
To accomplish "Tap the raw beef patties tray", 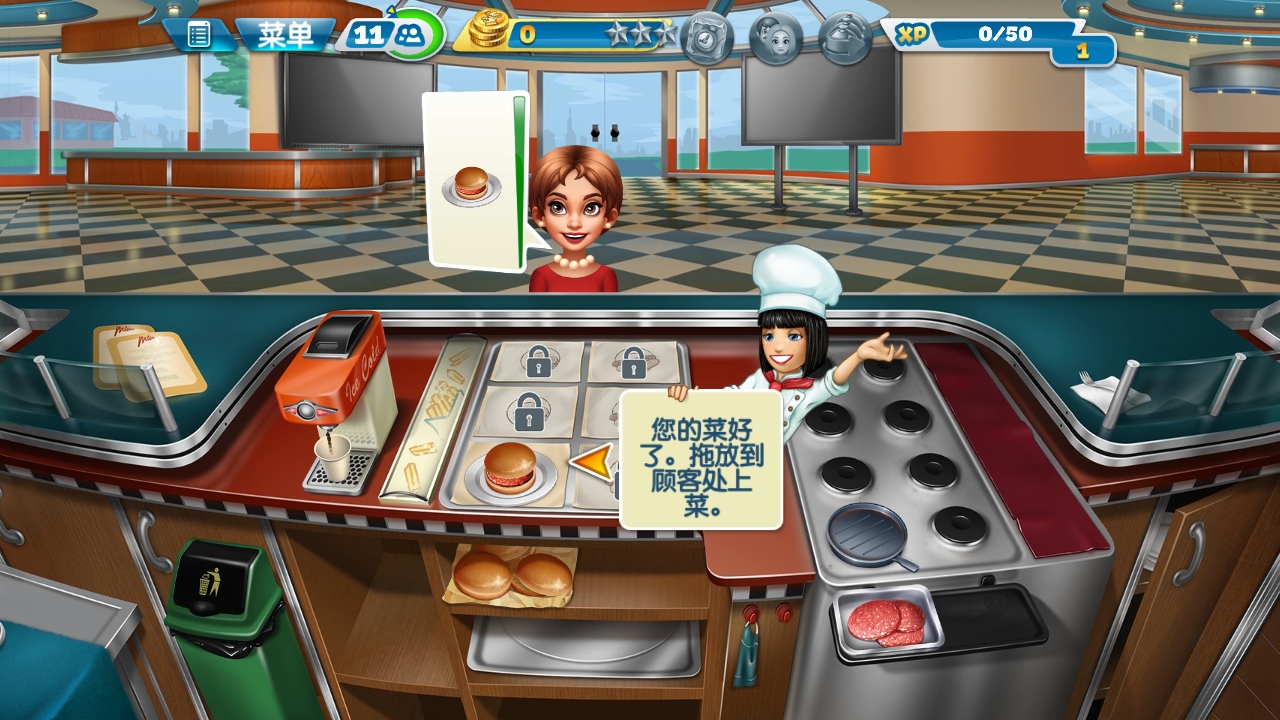I will (x=887, y=621).
